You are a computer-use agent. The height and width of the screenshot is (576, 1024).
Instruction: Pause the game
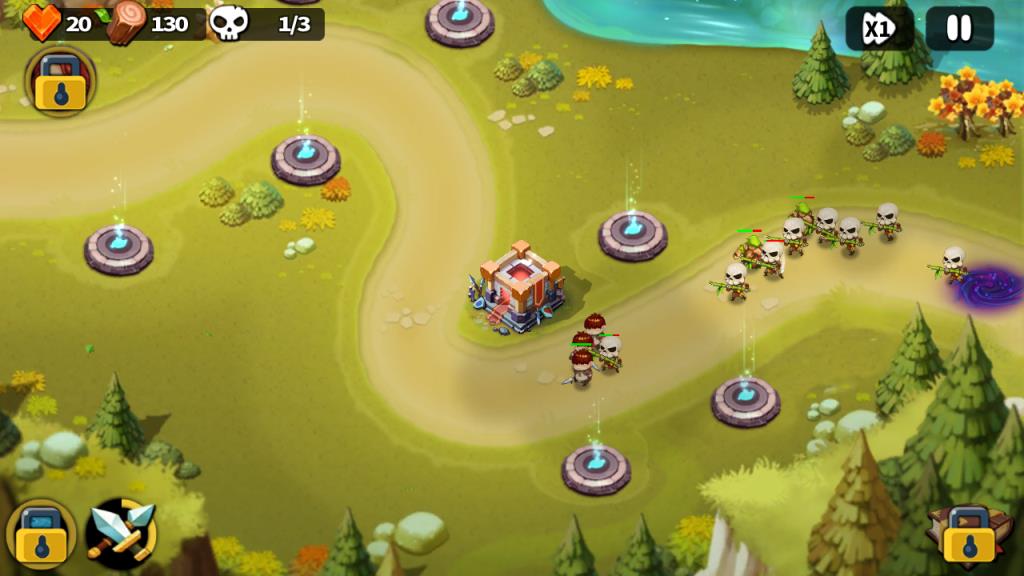(x=959, y=28)
